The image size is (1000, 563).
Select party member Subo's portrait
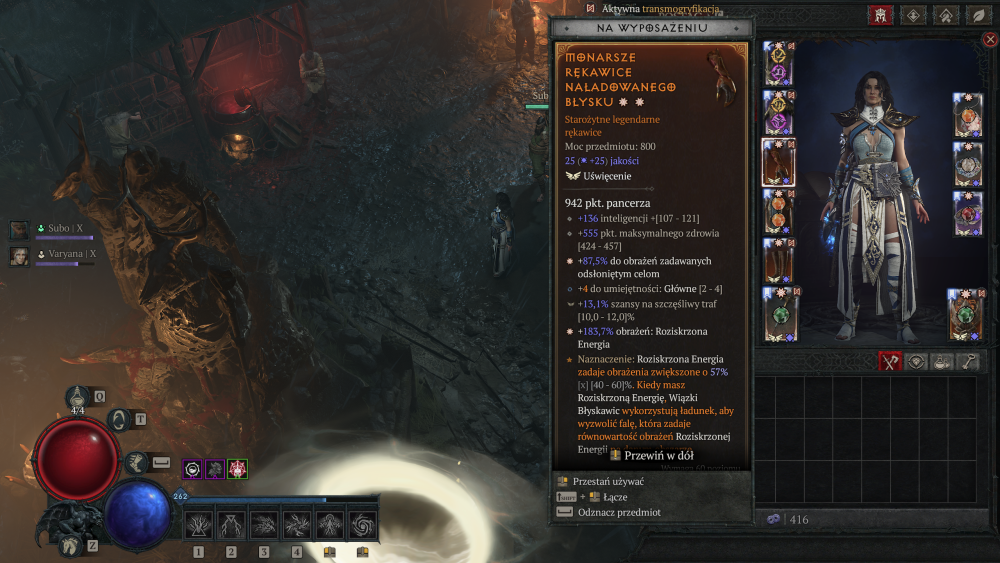(20, 230)
